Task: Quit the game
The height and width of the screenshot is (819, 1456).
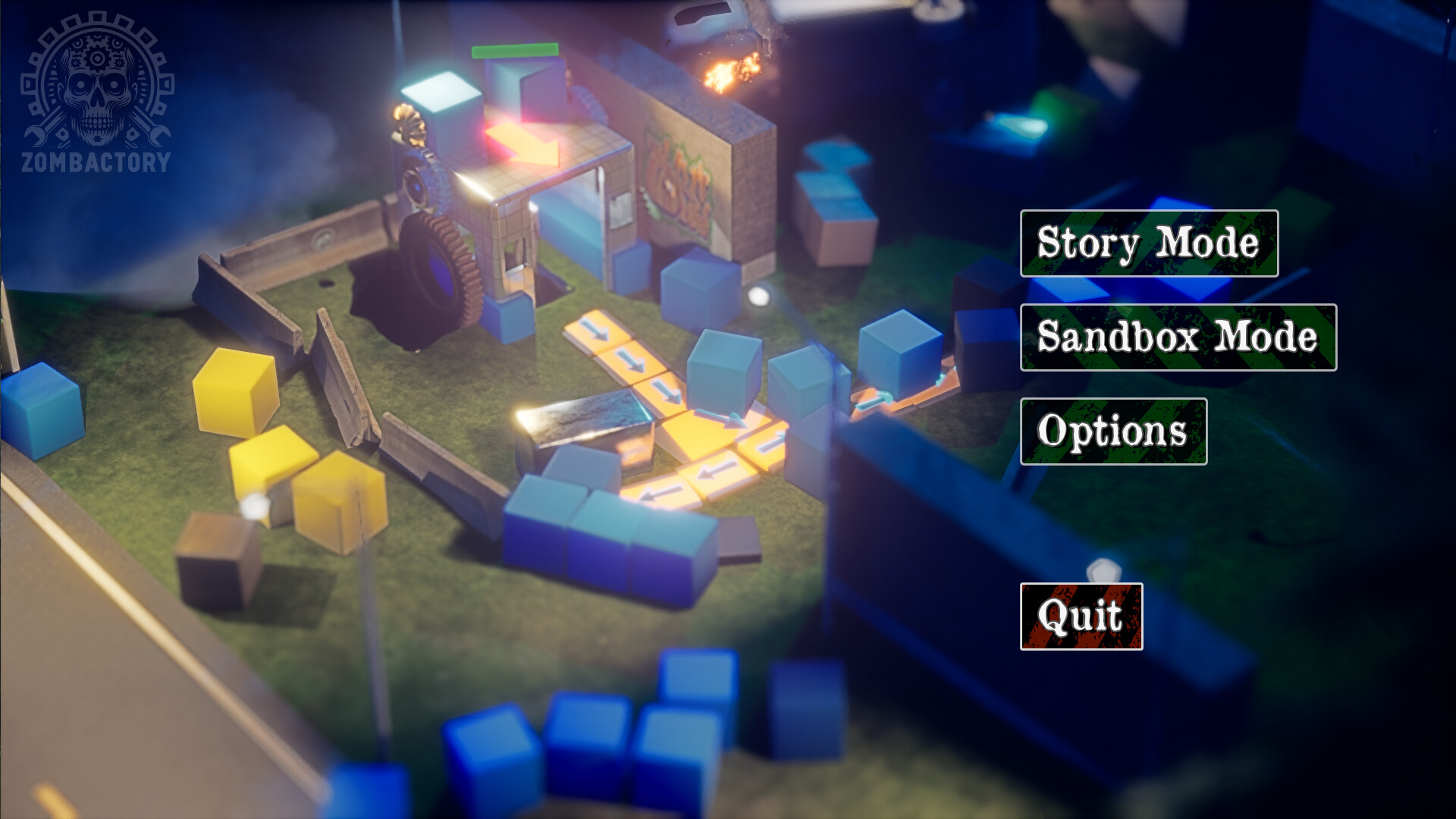Action: click(1080, 616)
